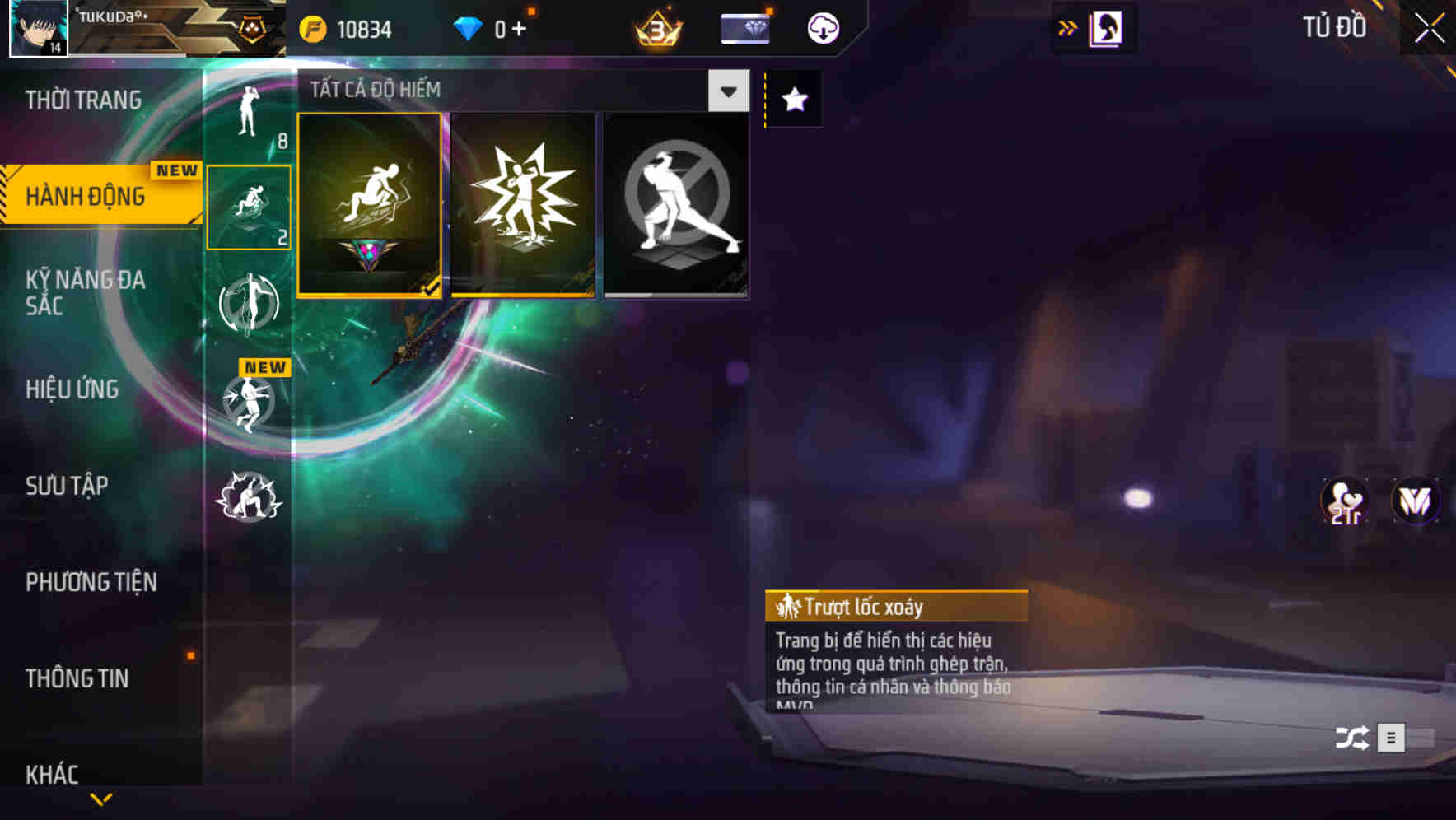Toggle the character preview panel icon top right

tap(1107, 27)
